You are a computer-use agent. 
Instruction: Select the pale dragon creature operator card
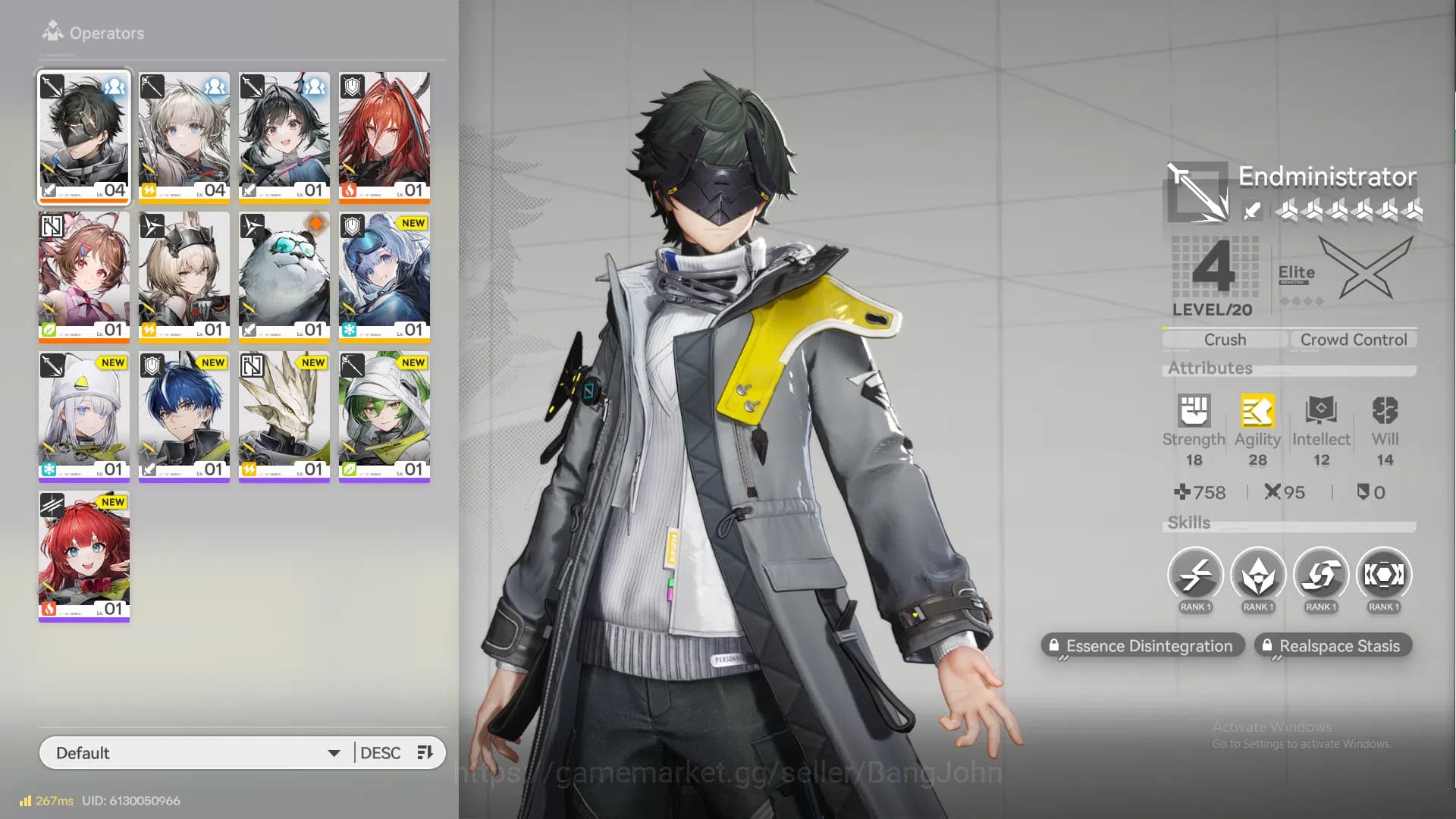[284, 416]
